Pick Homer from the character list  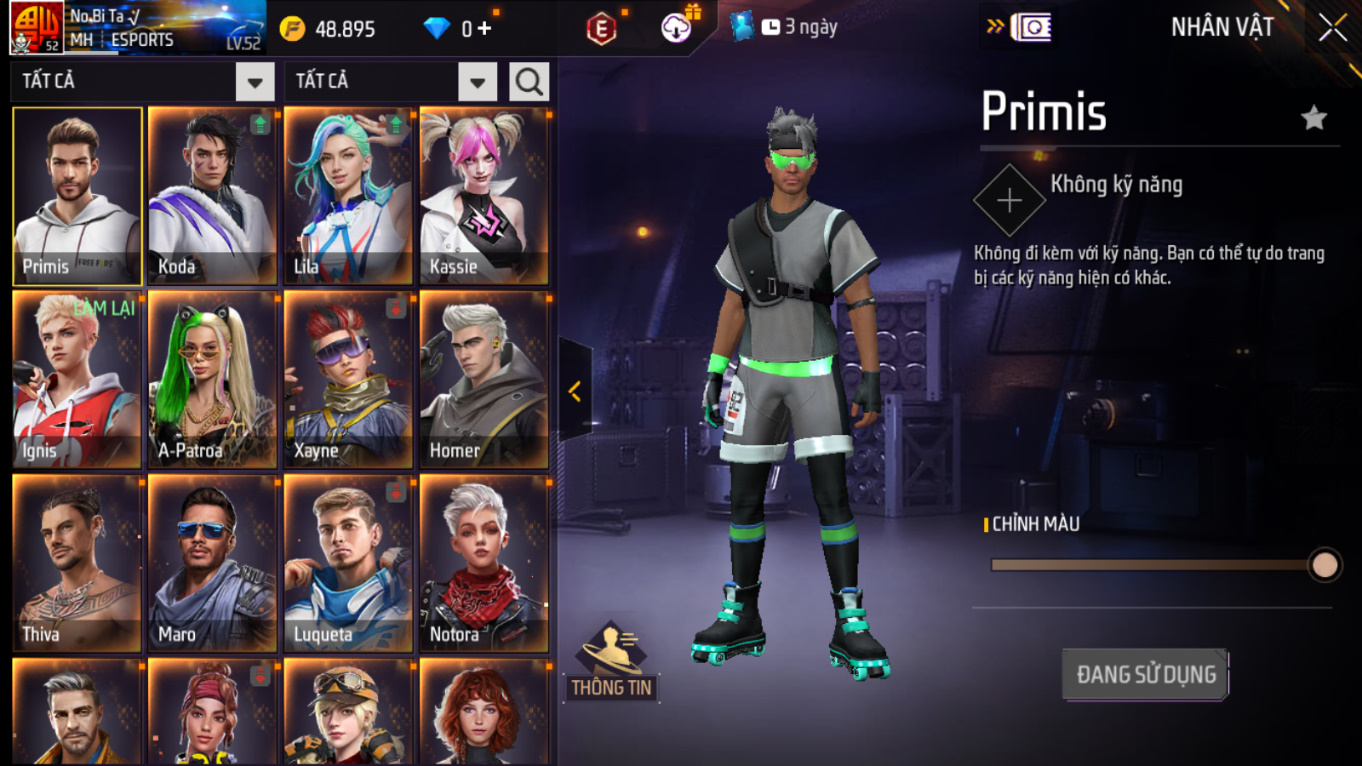(x=485, y=380)
